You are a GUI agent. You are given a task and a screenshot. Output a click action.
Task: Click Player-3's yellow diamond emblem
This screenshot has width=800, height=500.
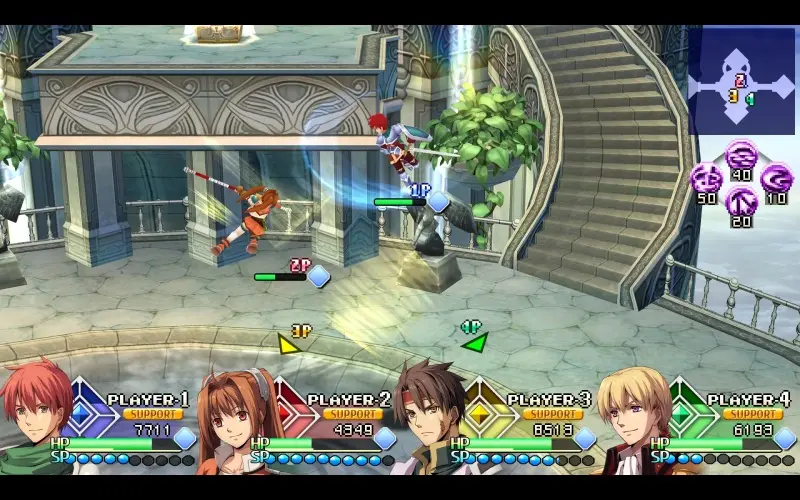tap(485, 411)
